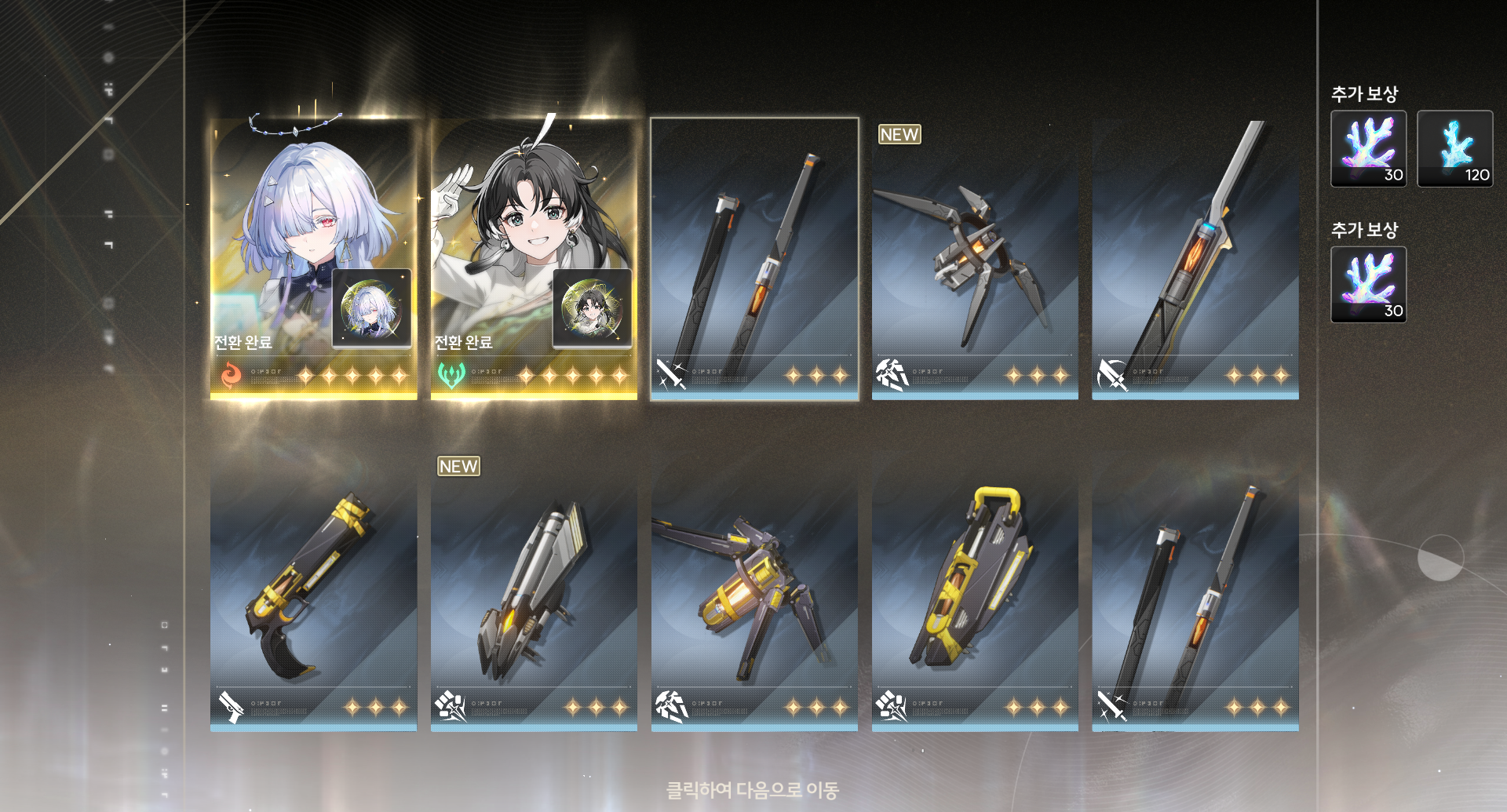Choose the sword card with highlighted border
The width and height of the screenshot is (1507, 812).
point(754,259)
